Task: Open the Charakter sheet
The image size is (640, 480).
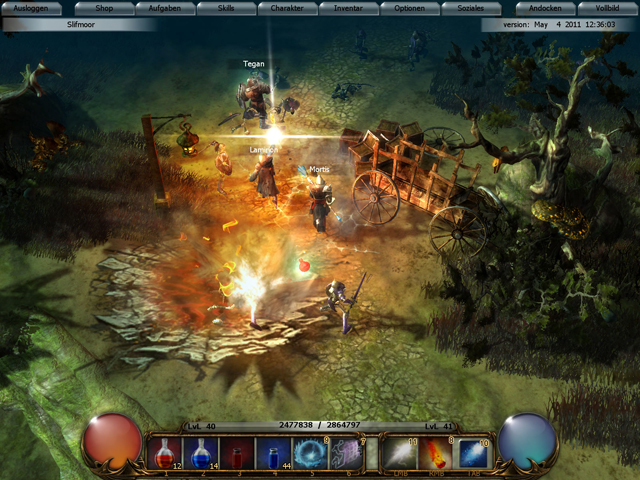Action: 287,8
